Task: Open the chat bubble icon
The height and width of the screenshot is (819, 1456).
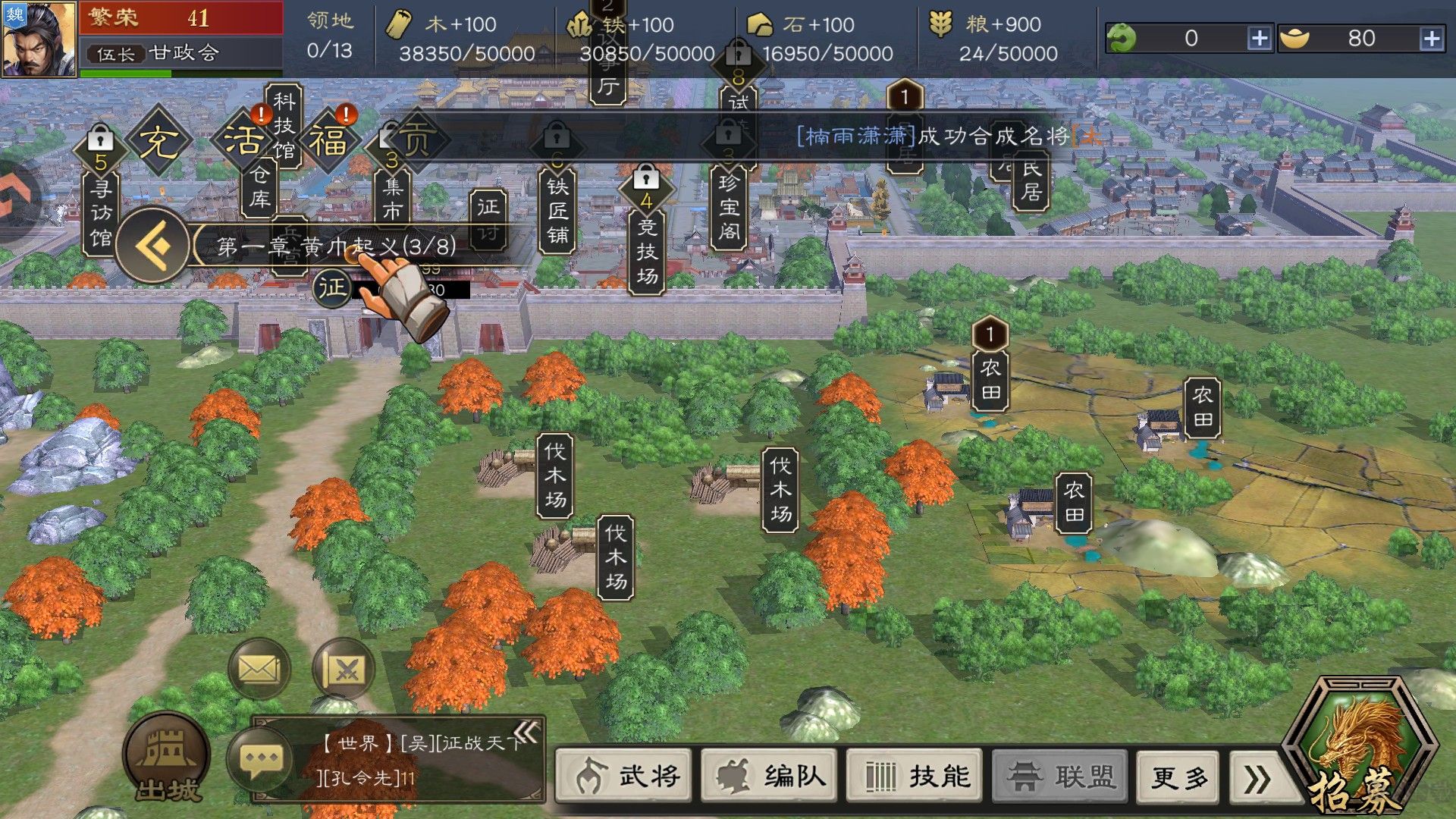Action: tap(262, 757)
